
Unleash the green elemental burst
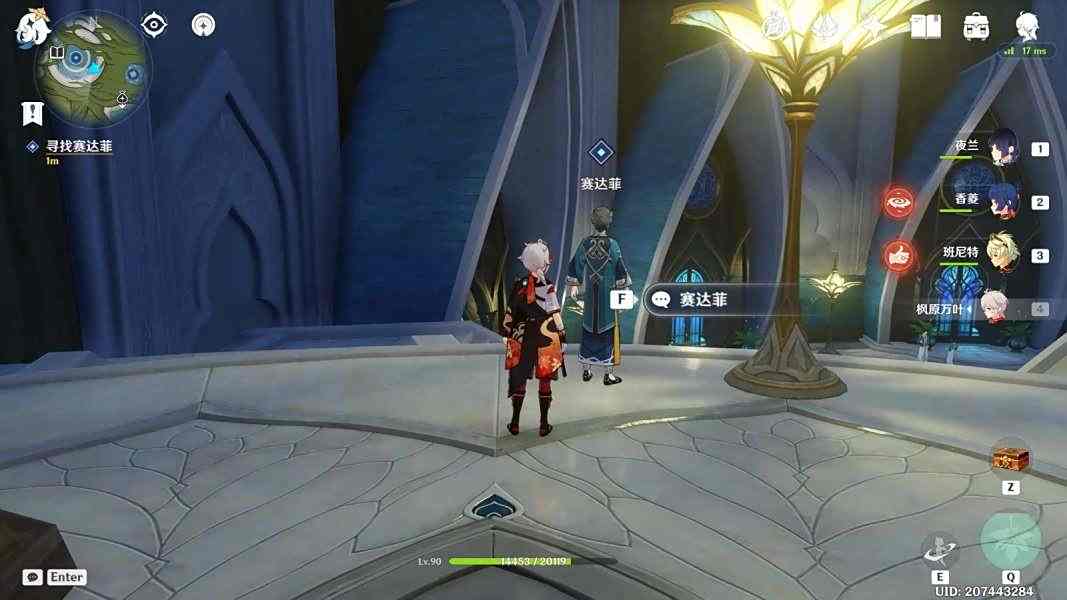(1010, 541)
